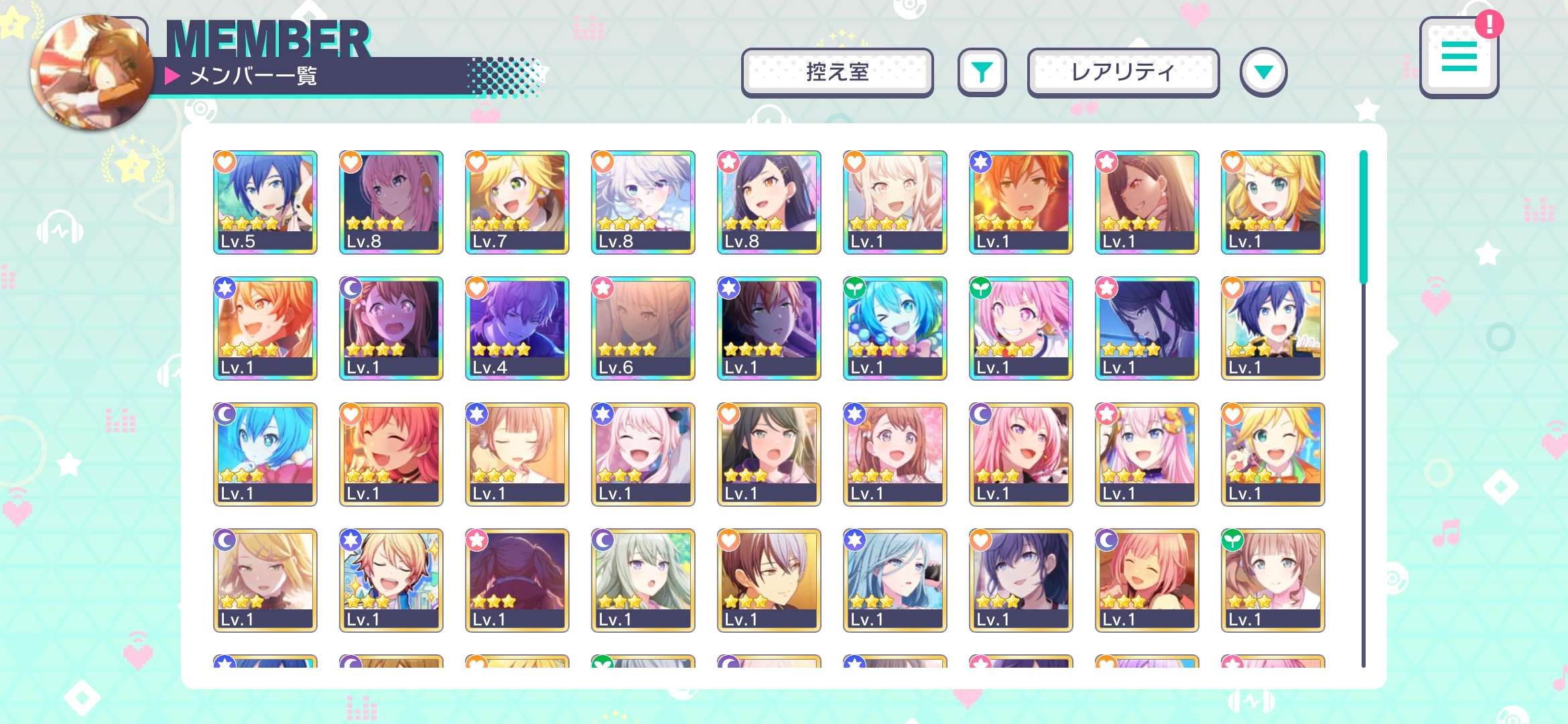Viewport: 1568px width, 724px height.
Task: Choose the purple-haired Lv.4 card
Action: point(517,328)
